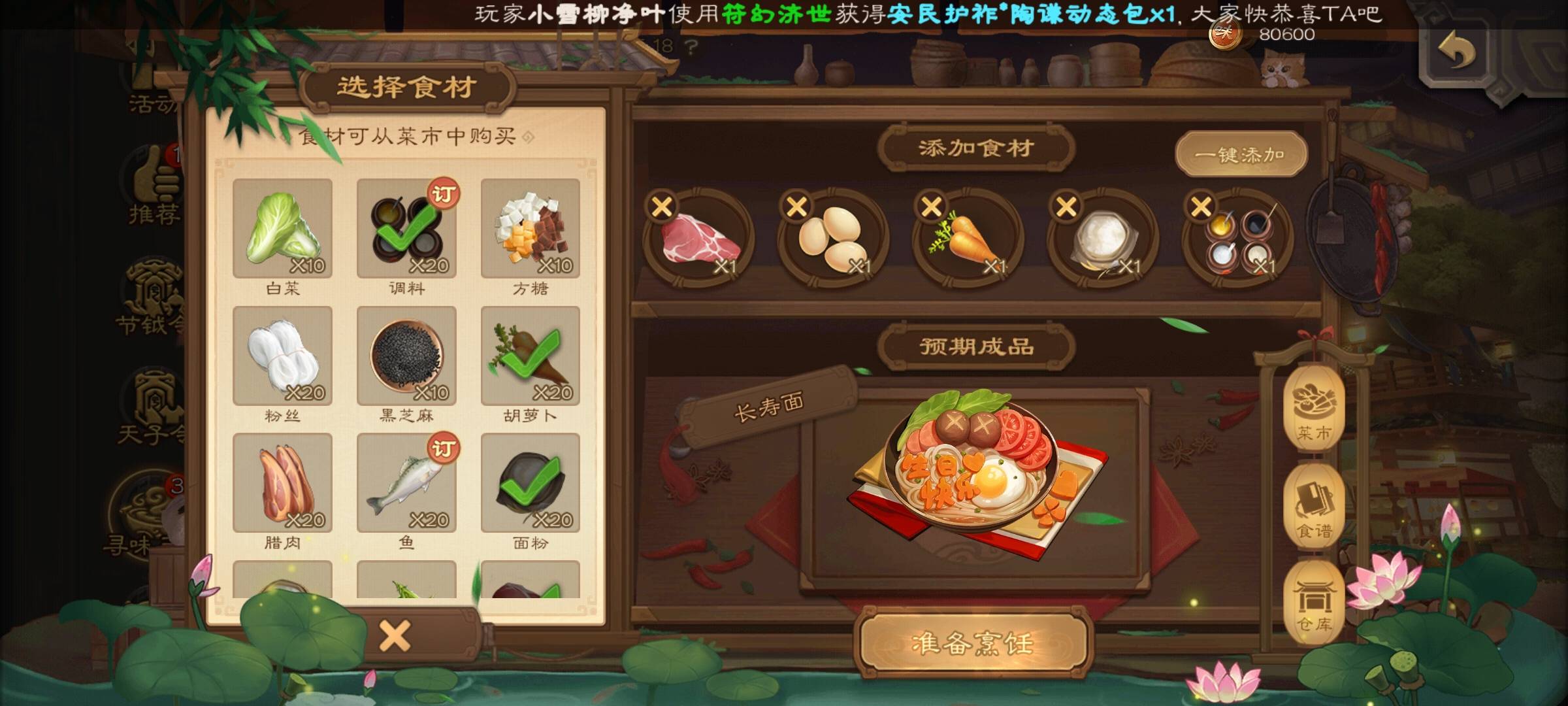
Task: Remove the flour bowl from added ingredients
Action: tap(1066, 207)
